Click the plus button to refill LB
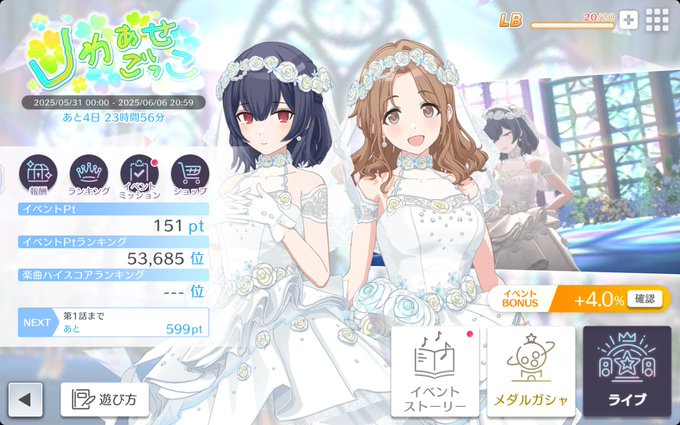The image size is (680, 425). click(628, 20)
